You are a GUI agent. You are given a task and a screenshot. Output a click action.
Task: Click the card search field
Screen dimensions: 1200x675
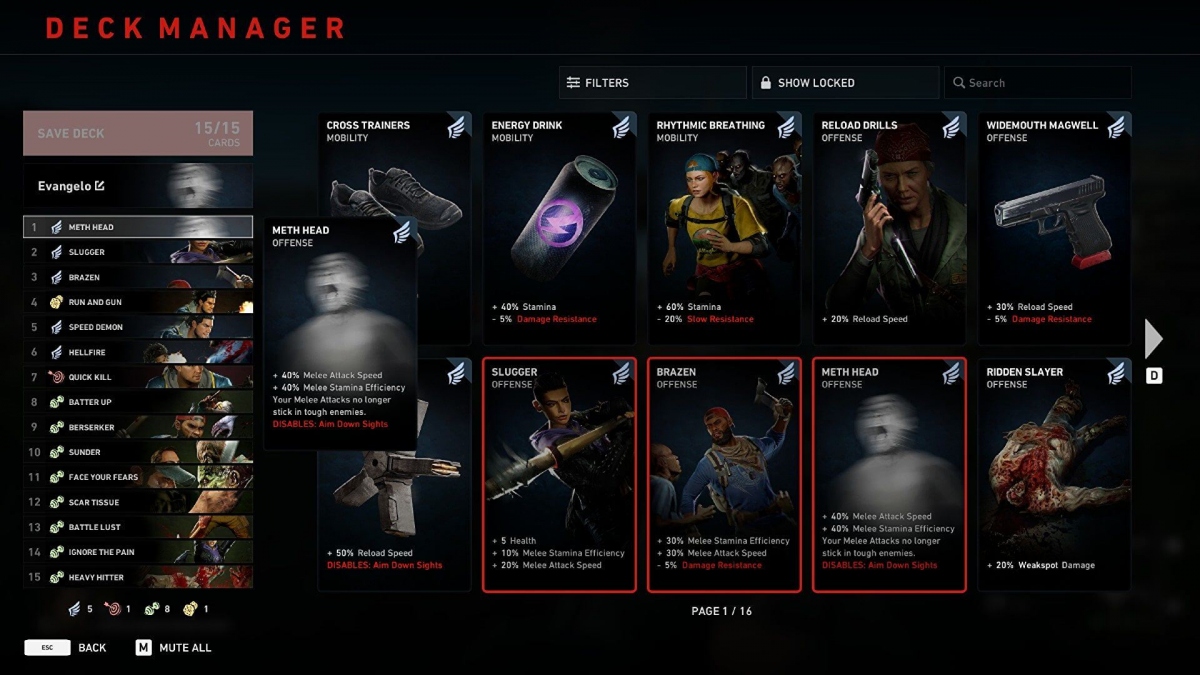tap(1038, 83)
